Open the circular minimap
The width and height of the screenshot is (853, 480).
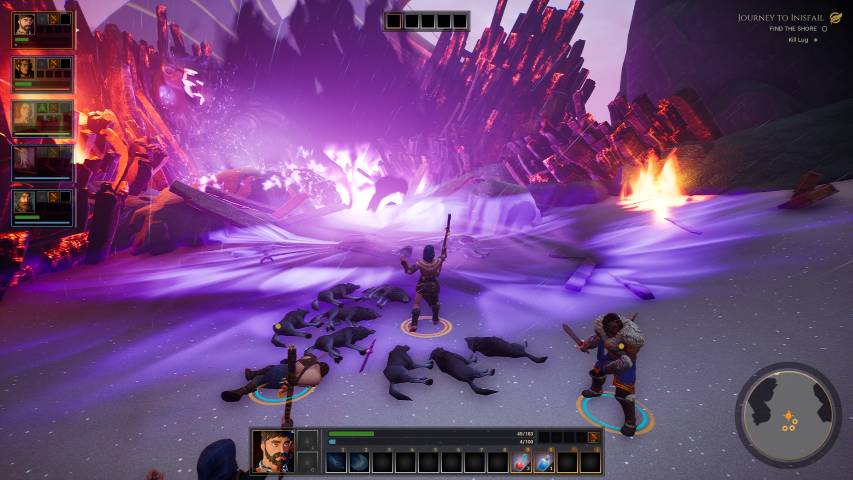pos(788,414)
